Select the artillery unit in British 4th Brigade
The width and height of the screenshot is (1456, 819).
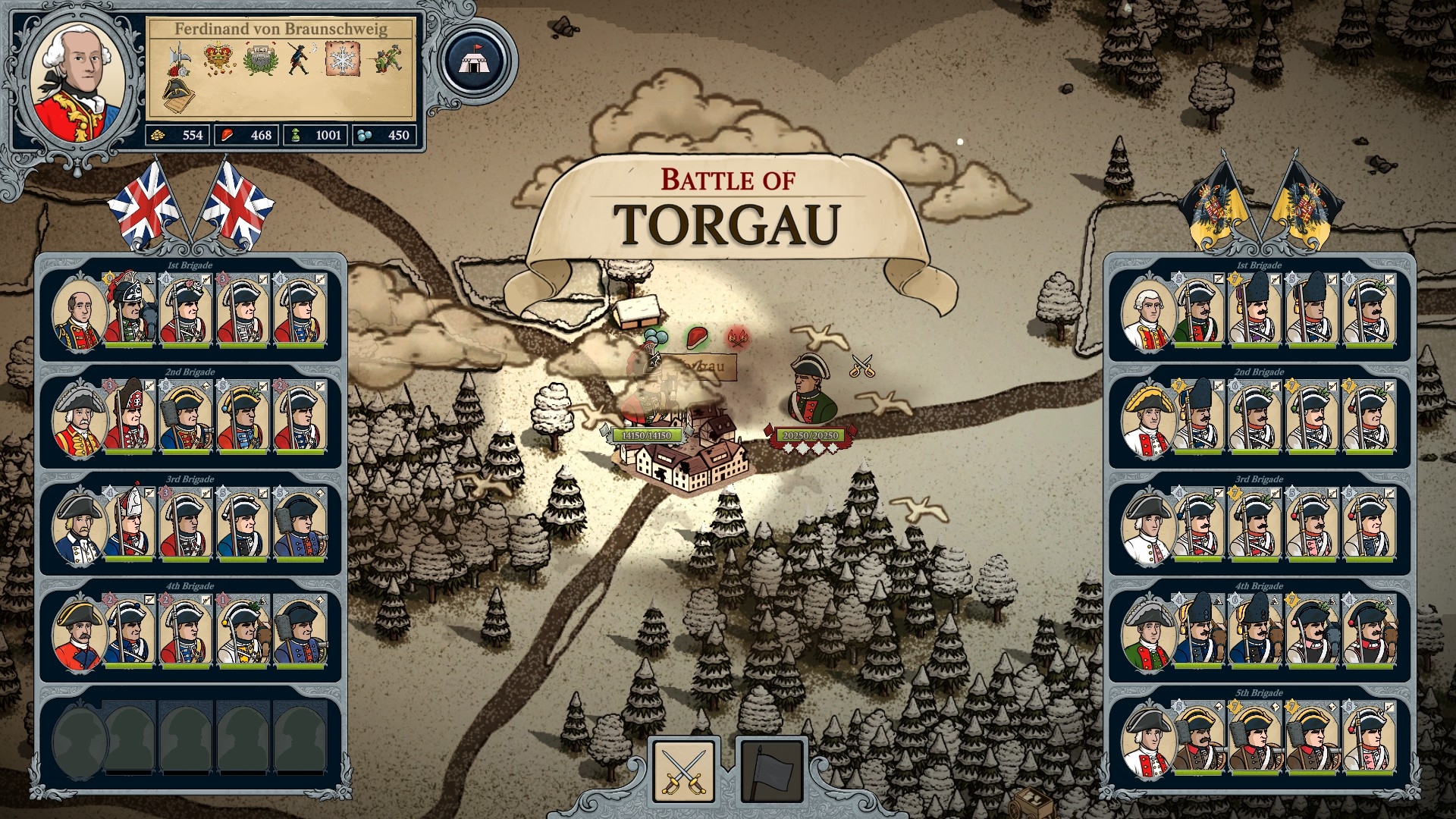pos(300,632)
